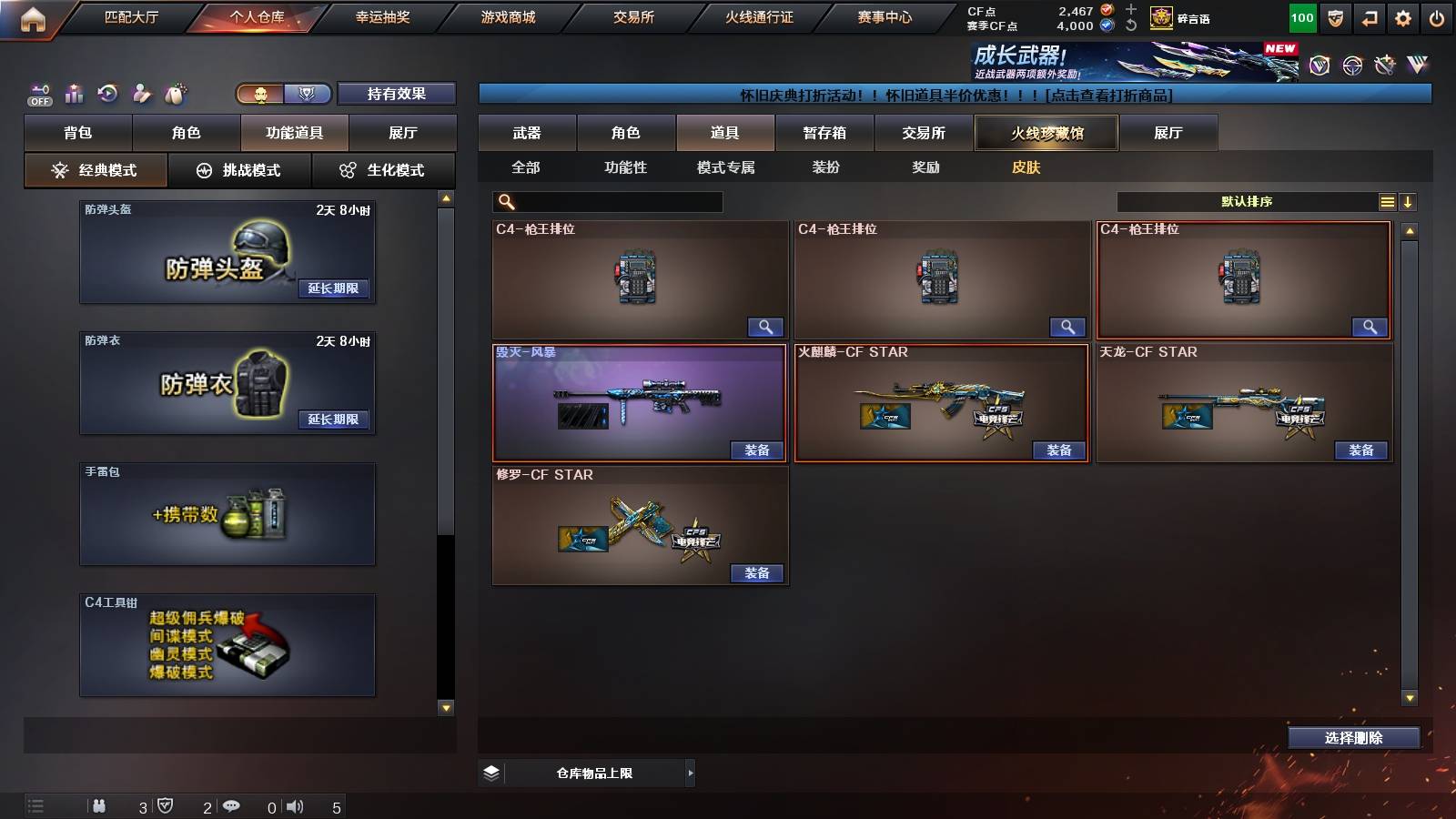The image size is (1456, 819).
Task: Click the descending sort arrow
Action: tap(1409, 201)
